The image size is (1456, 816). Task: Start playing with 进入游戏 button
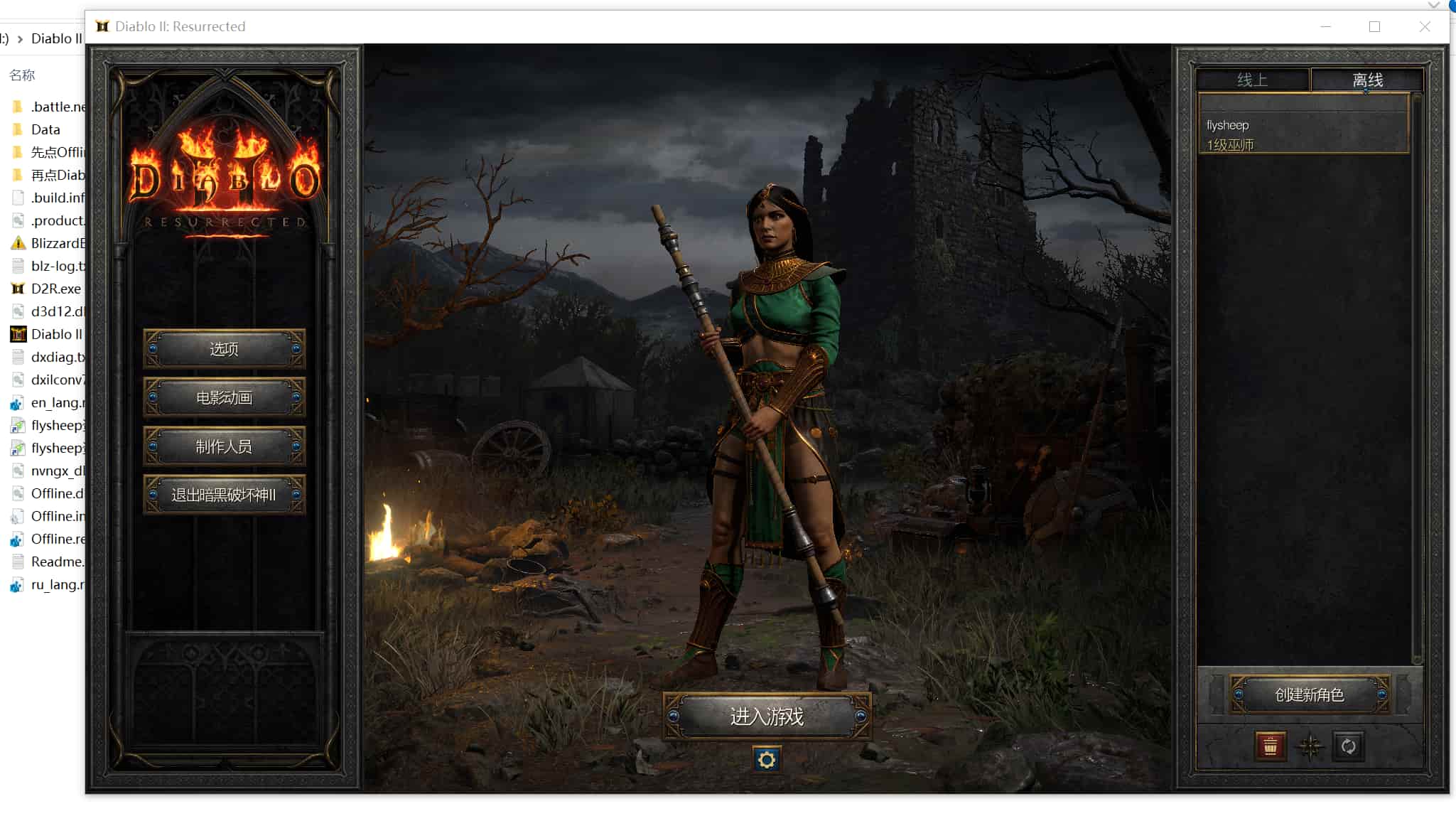767,716
